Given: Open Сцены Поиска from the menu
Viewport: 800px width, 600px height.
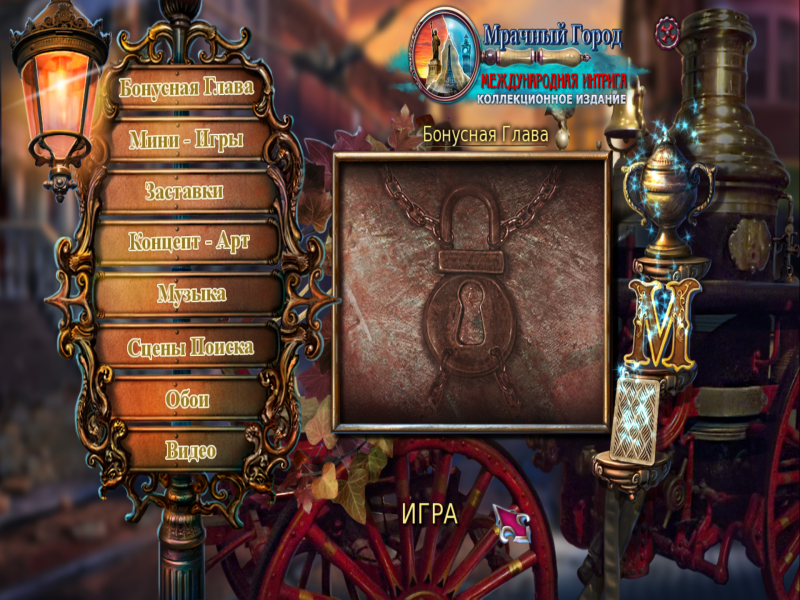Looking at the screenshot, I should (189, 347).
